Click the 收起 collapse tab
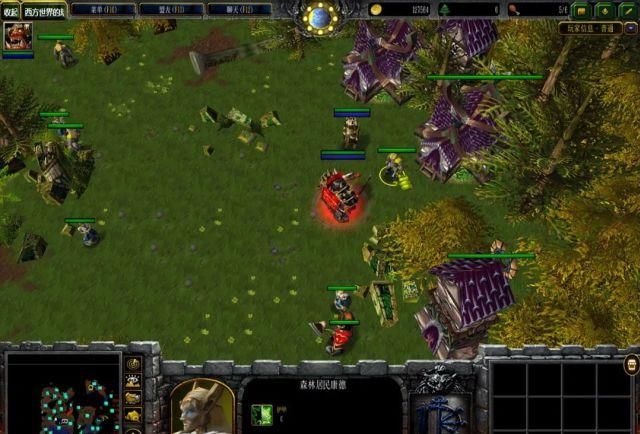 click(11, 10)
